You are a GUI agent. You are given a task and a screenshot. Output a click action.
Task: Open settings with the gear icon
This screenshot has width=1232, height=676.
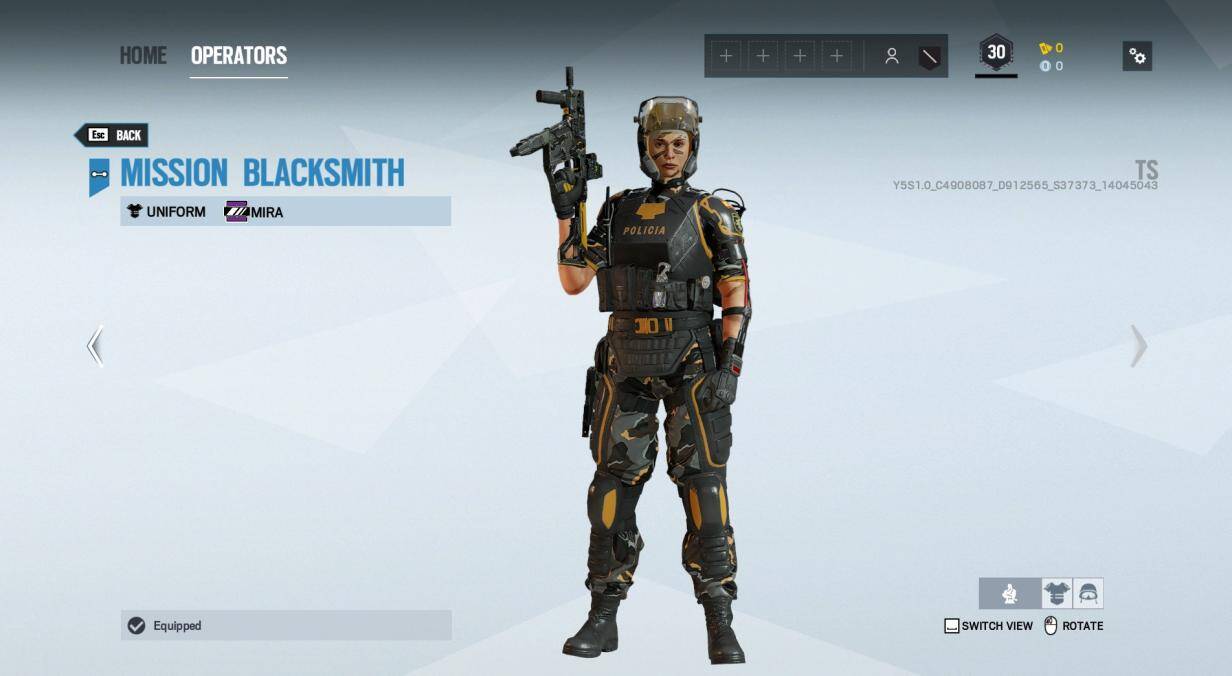[x=1137, y=56]
